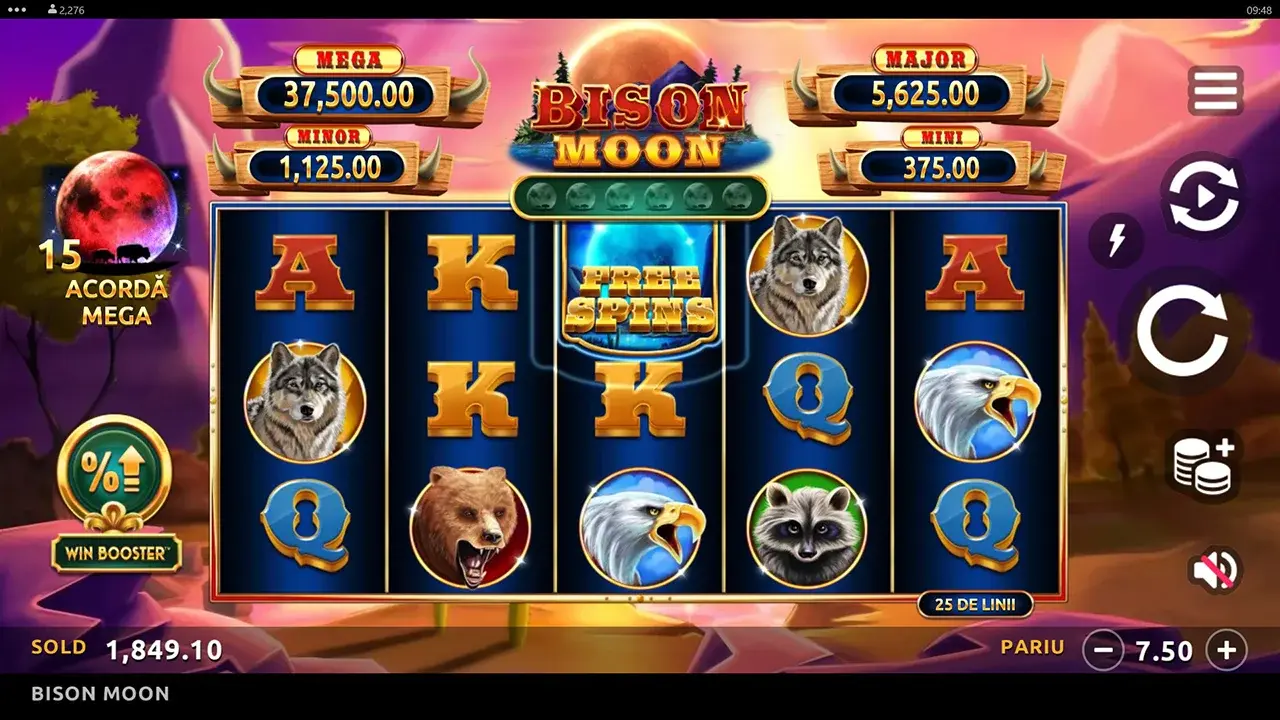
Task: Enable turbo mode with the lightning icon
Action: [x=1117, y=241]
